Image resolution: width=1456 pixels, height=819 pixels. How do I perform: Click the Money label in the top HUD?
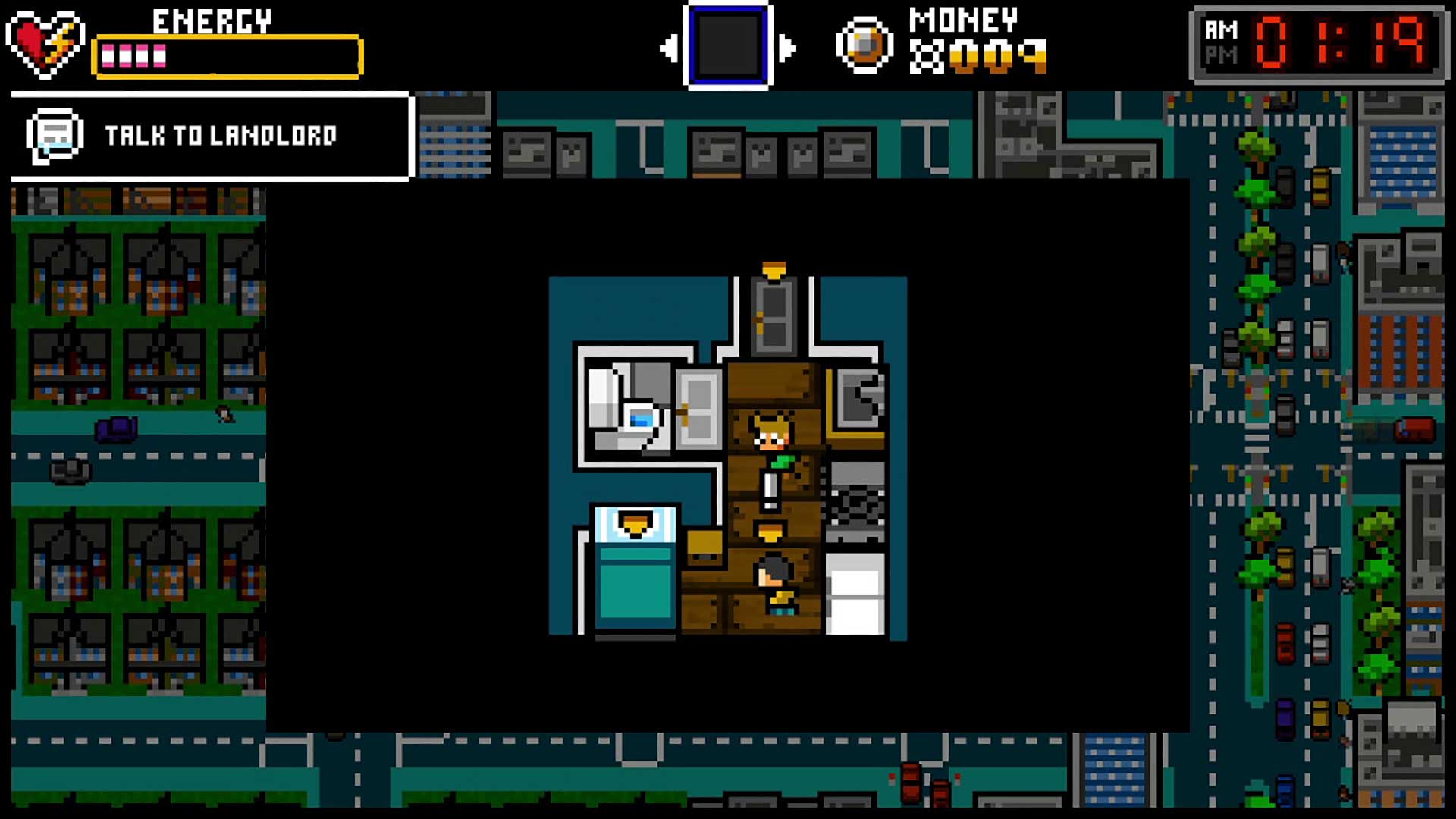963,19
